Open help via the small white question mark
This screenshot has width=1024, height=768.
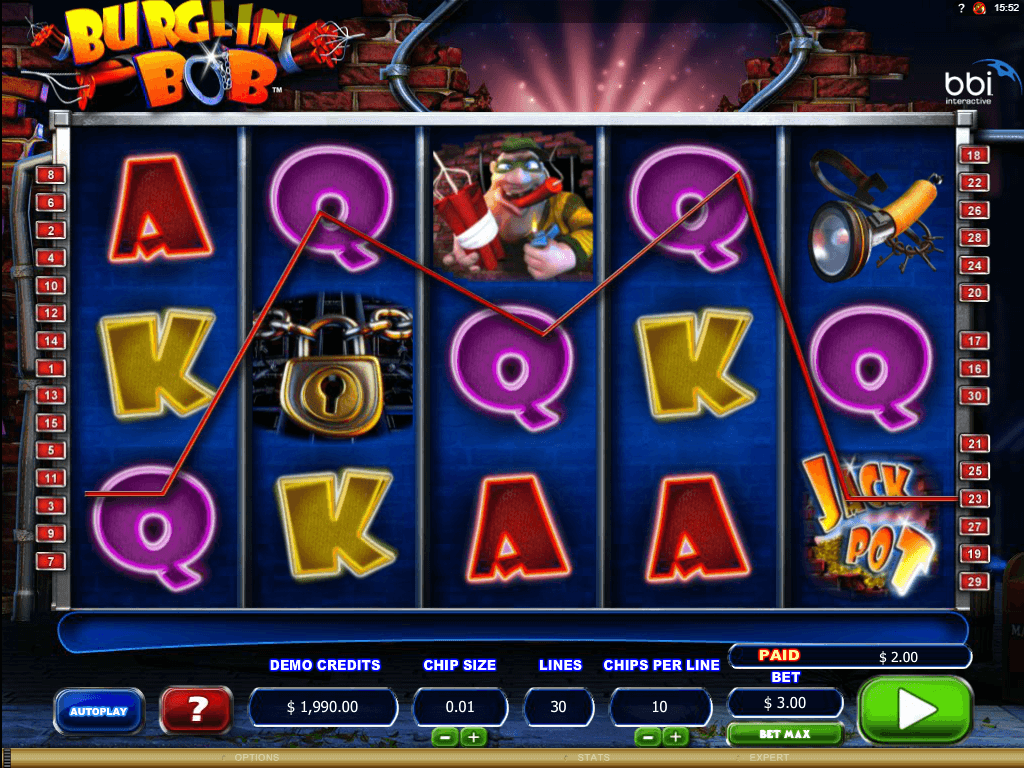(x=961, y=8)
